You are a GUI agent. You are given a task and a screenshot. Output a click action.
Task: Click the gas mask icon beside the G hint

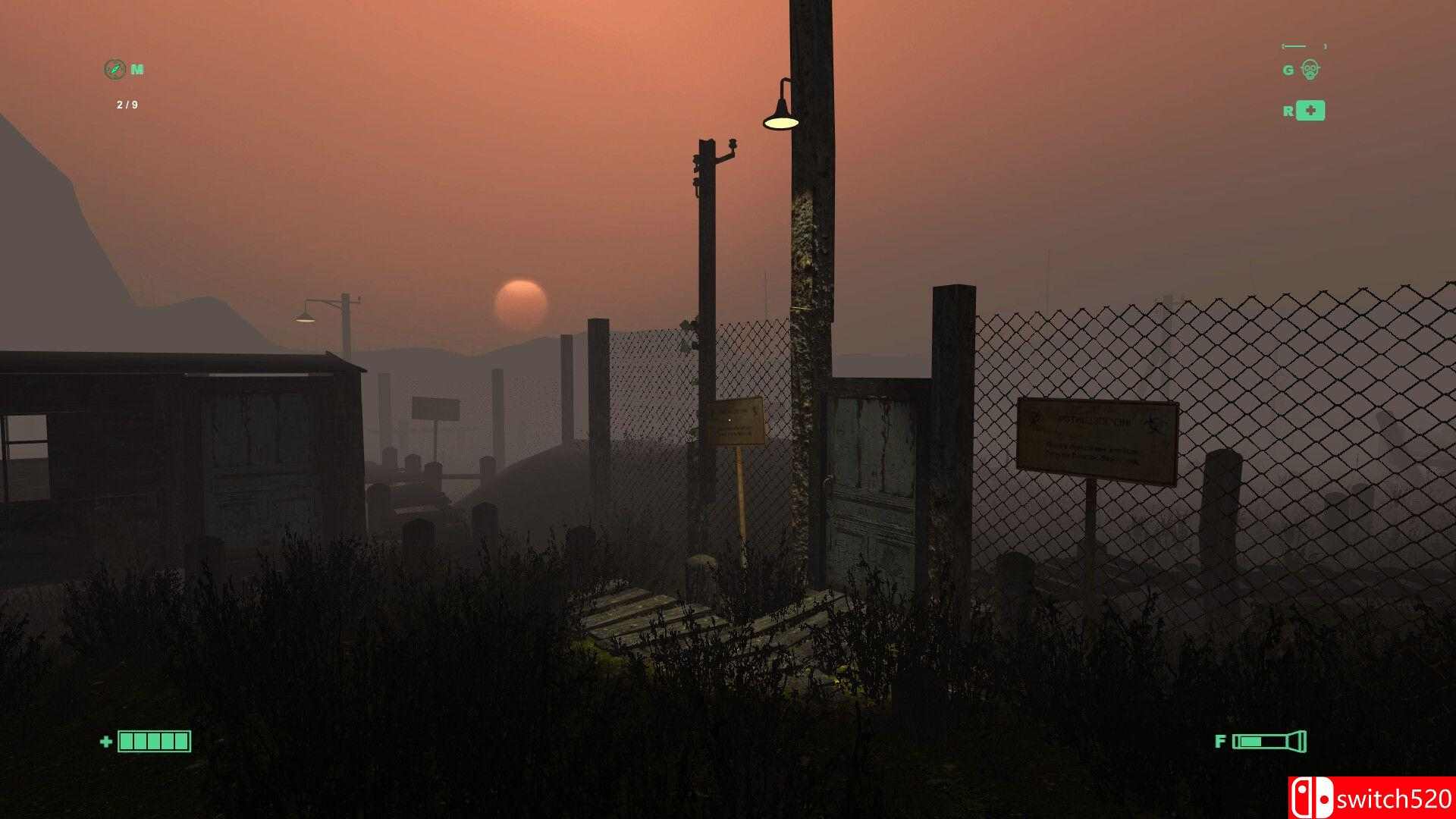[1311, 70]
